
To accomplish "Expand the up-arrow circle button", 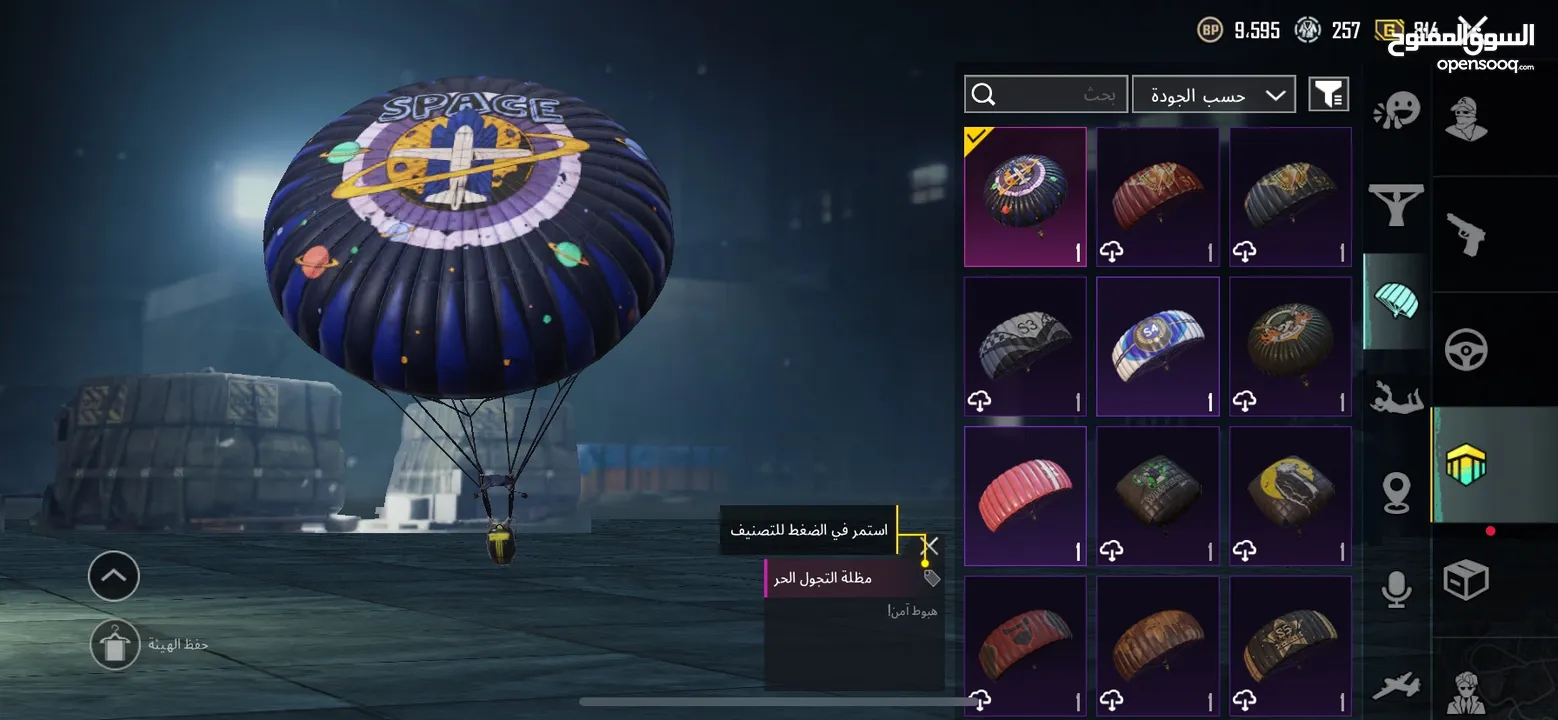I will 114,575.
